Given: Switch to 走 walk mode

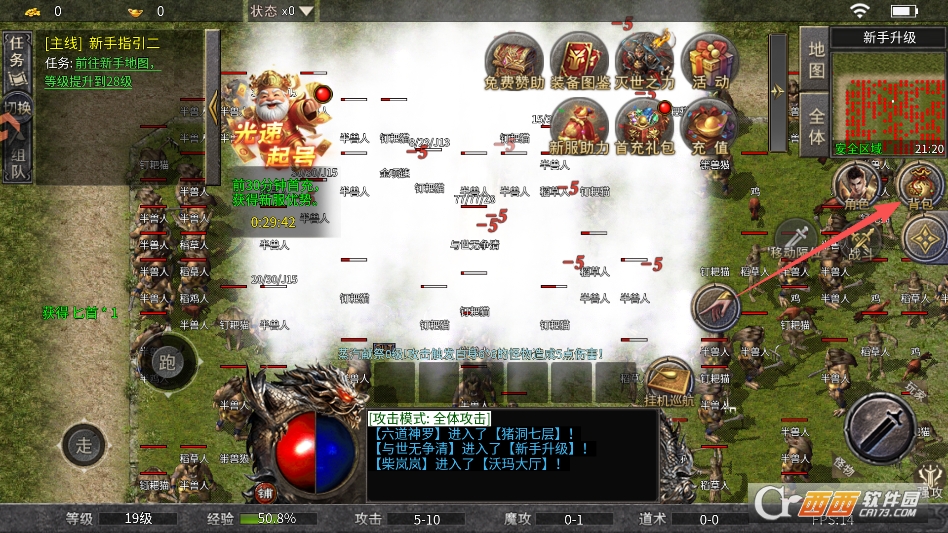Looking at the screenshot, I should pos(84,444).
